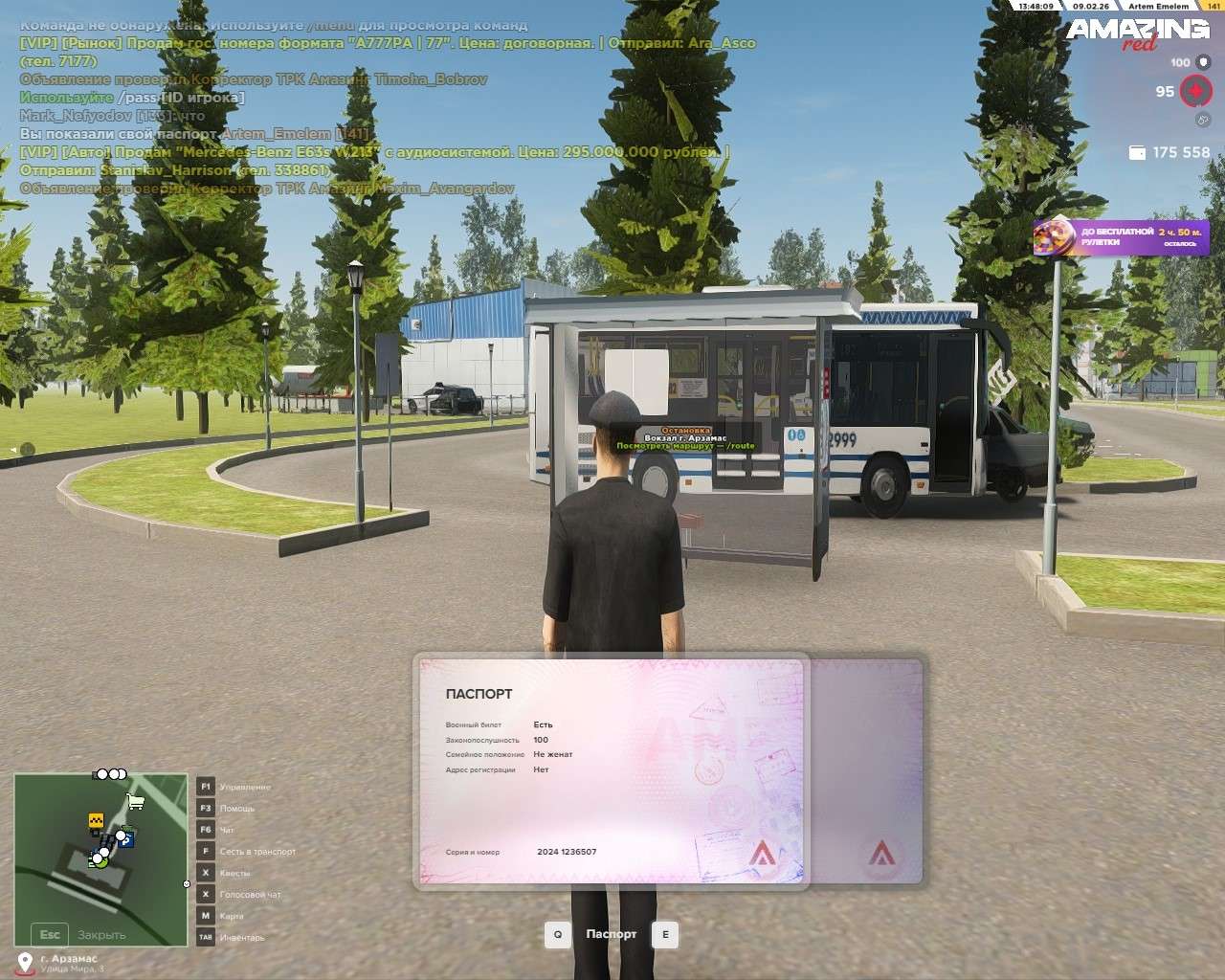This screenshot has height=980, width=1225.
Task: Flip to the passport page behind
Action: 866,770
